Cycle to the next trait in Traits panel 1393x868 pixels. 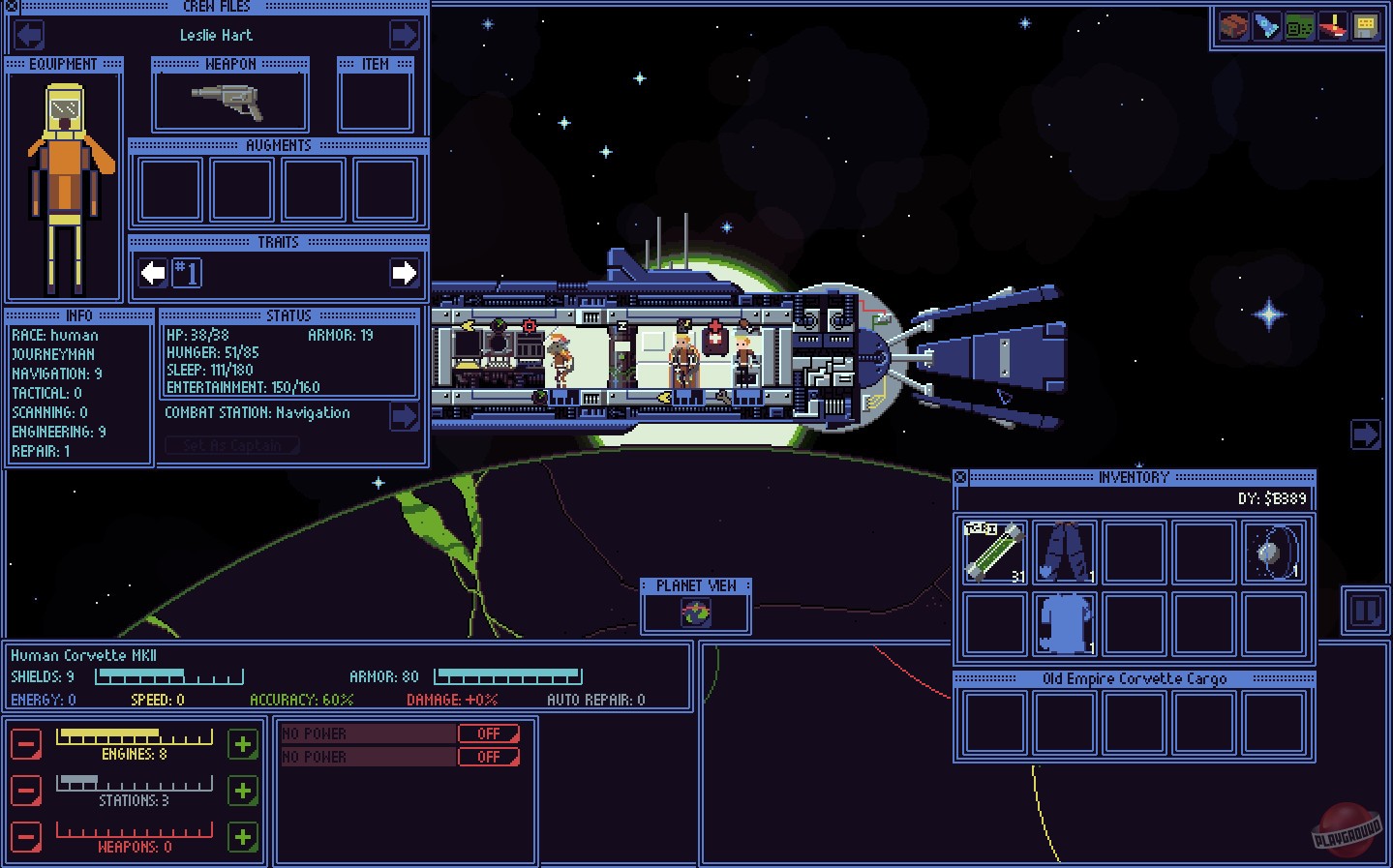click(x=406, y=274)
